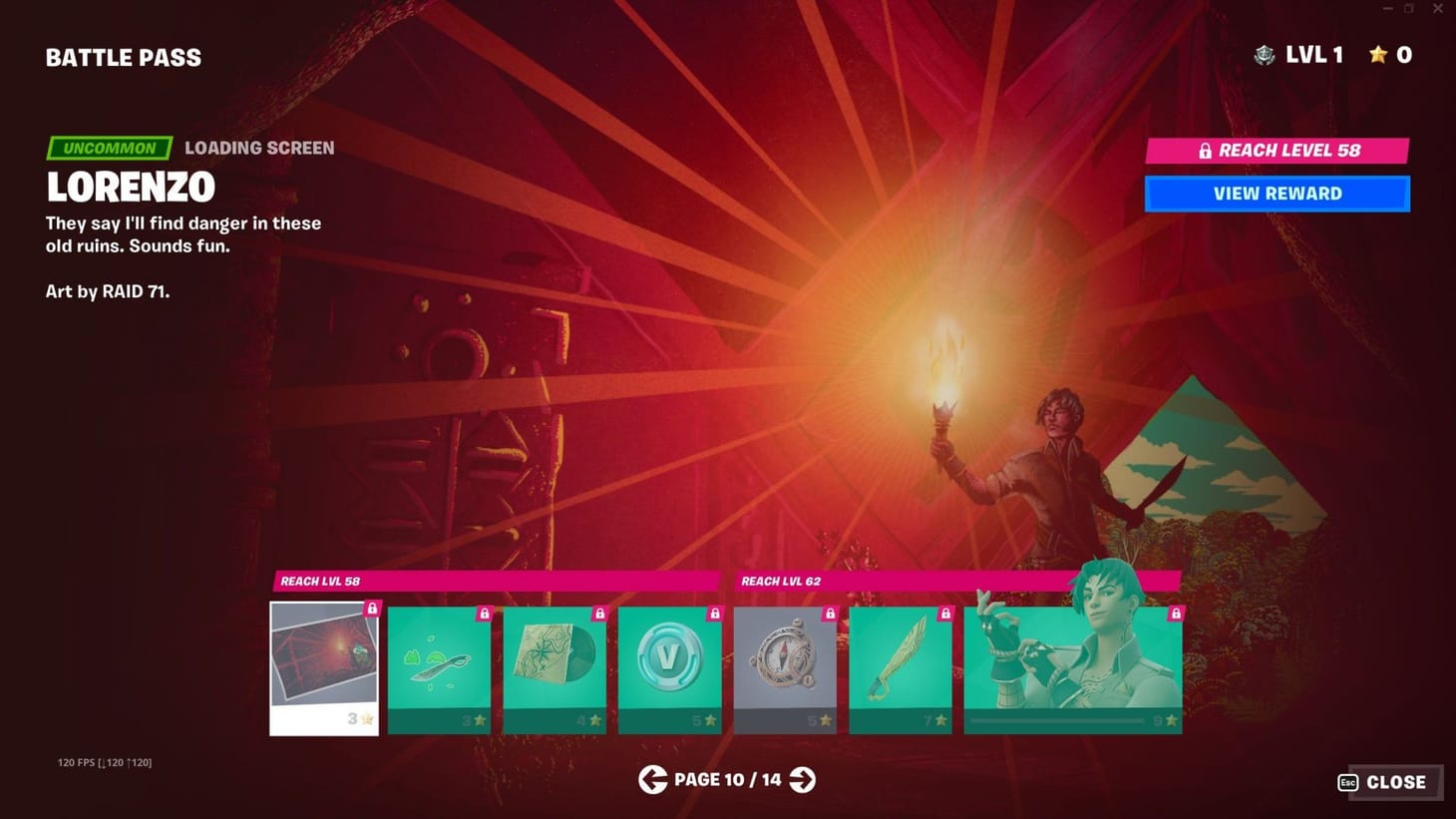
Task: Click the lock icon on the V-Bucks reward
Action: (x=714, y=614)
